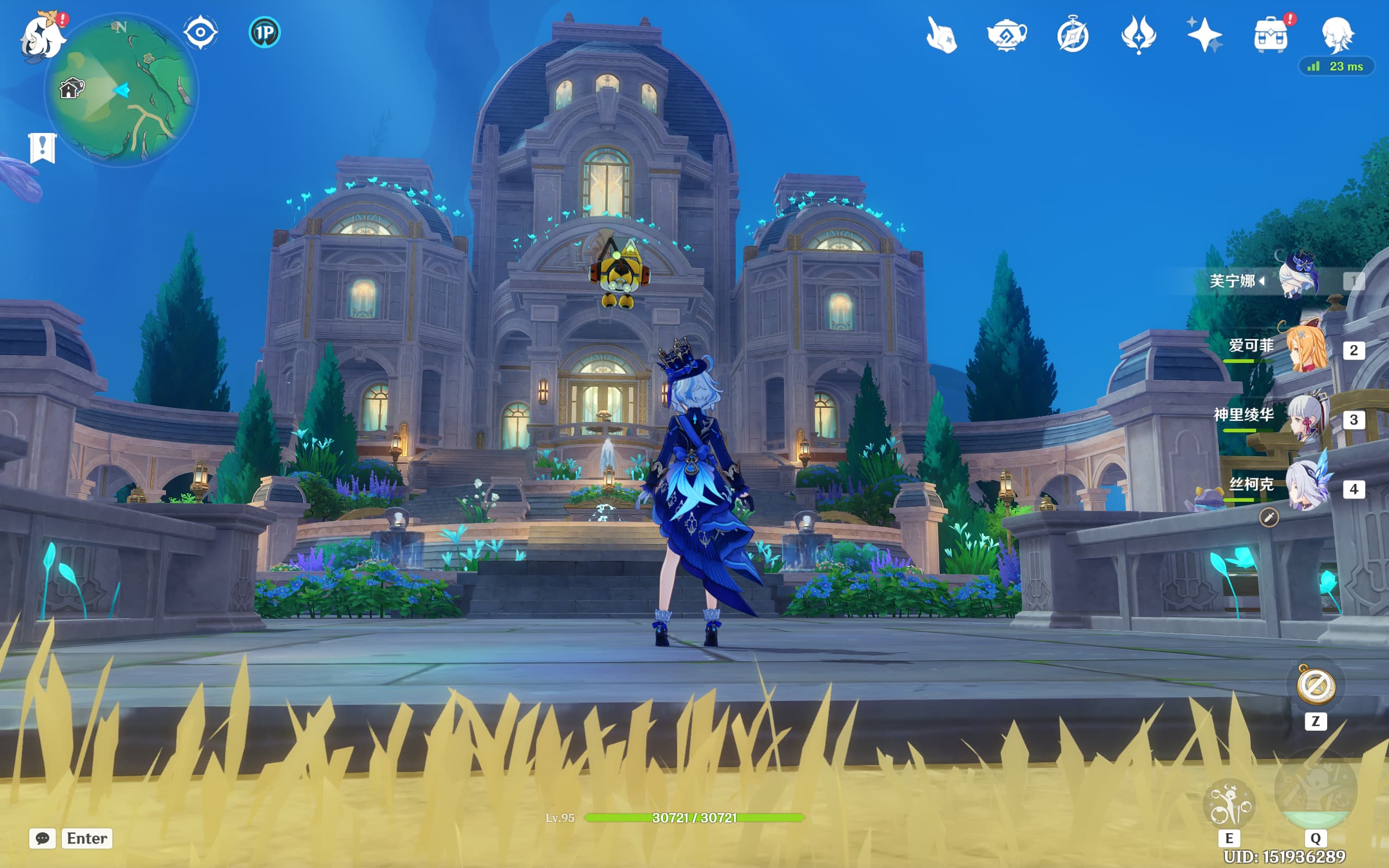Screen dimensions: 1389x868
Task: Open the battle pass icon
Action: click(1139, 35)
